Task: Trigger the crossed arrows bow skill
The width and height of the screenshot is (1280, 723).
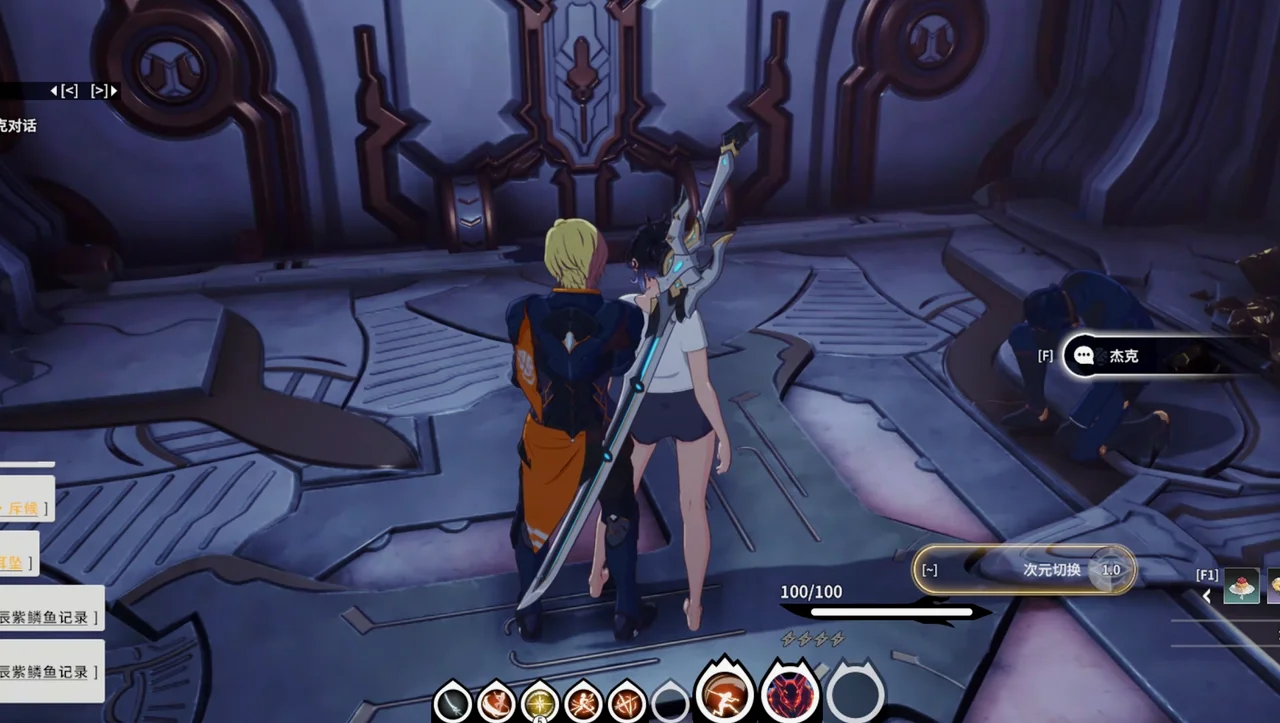Action: click(x=627, y=701)
